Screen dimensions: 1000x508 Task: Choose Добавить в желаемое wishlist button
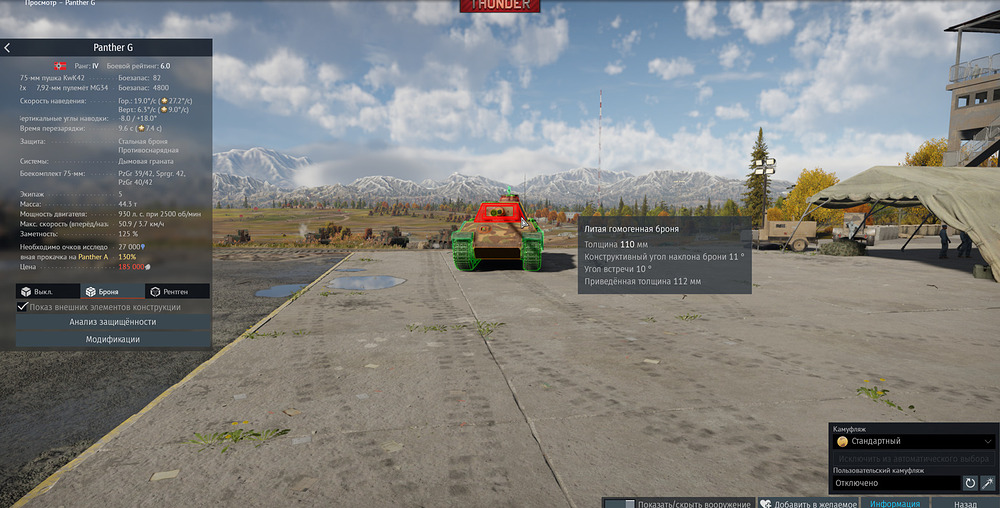pyautogui.click(x=808, y=503)
